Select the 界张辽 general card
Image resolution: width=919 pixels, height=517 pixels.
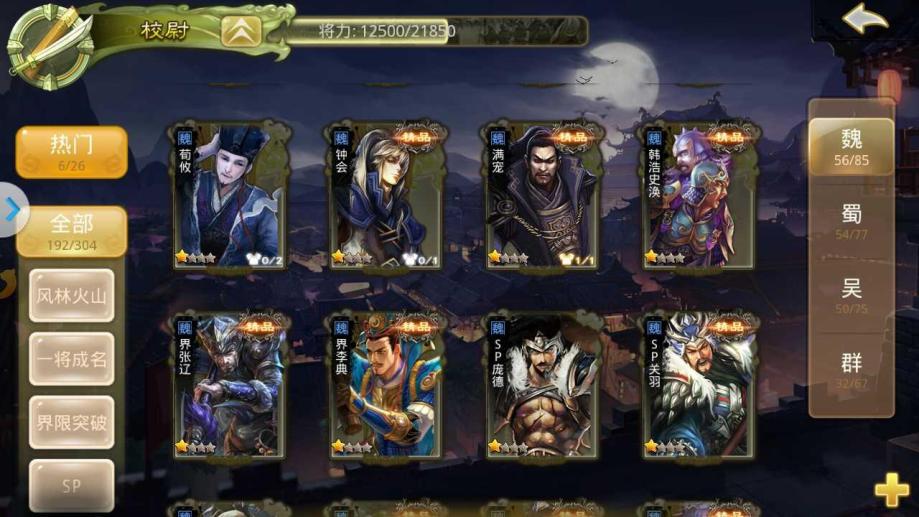coord(229,385)
